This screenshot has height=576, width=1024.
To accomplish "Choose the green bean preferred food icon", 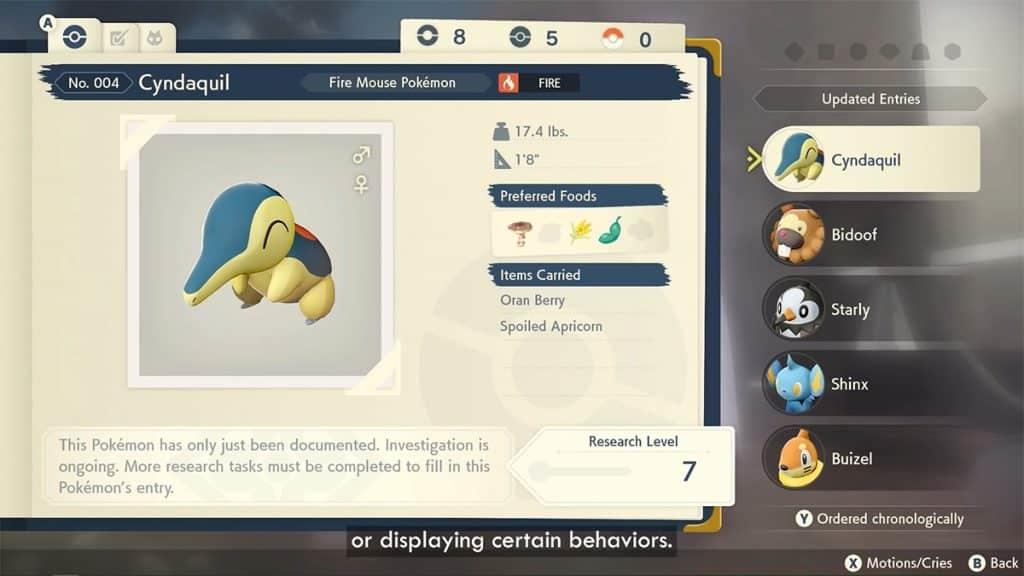I will (610, 232).
